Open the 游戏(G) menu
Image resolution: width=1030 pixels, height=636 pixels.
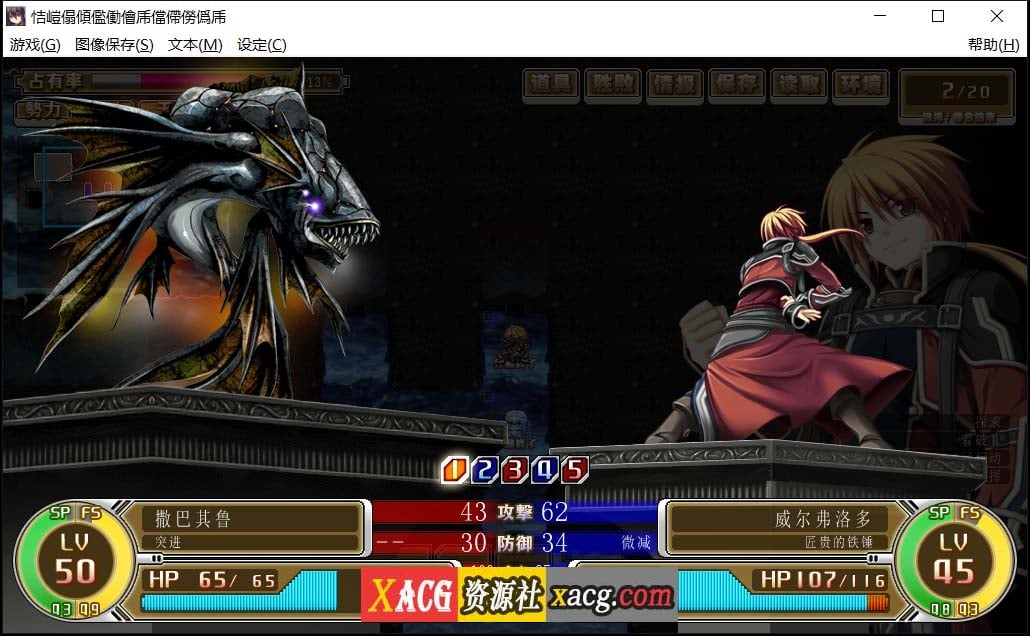pos(35,45)
